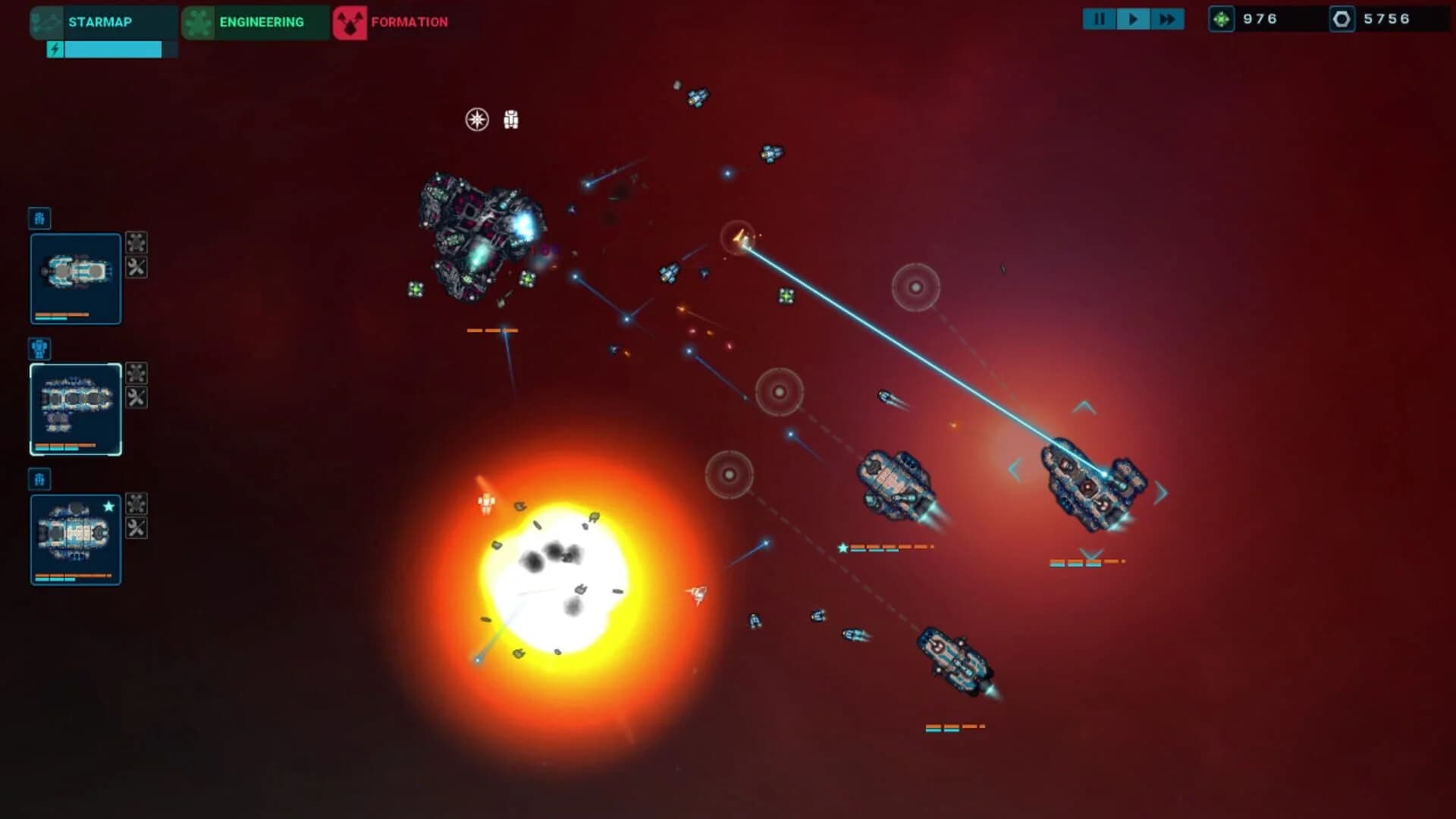The image size is (1456, 819).
Task: Open the gear settings icon beside the top ship
Action: coord(136,241)
